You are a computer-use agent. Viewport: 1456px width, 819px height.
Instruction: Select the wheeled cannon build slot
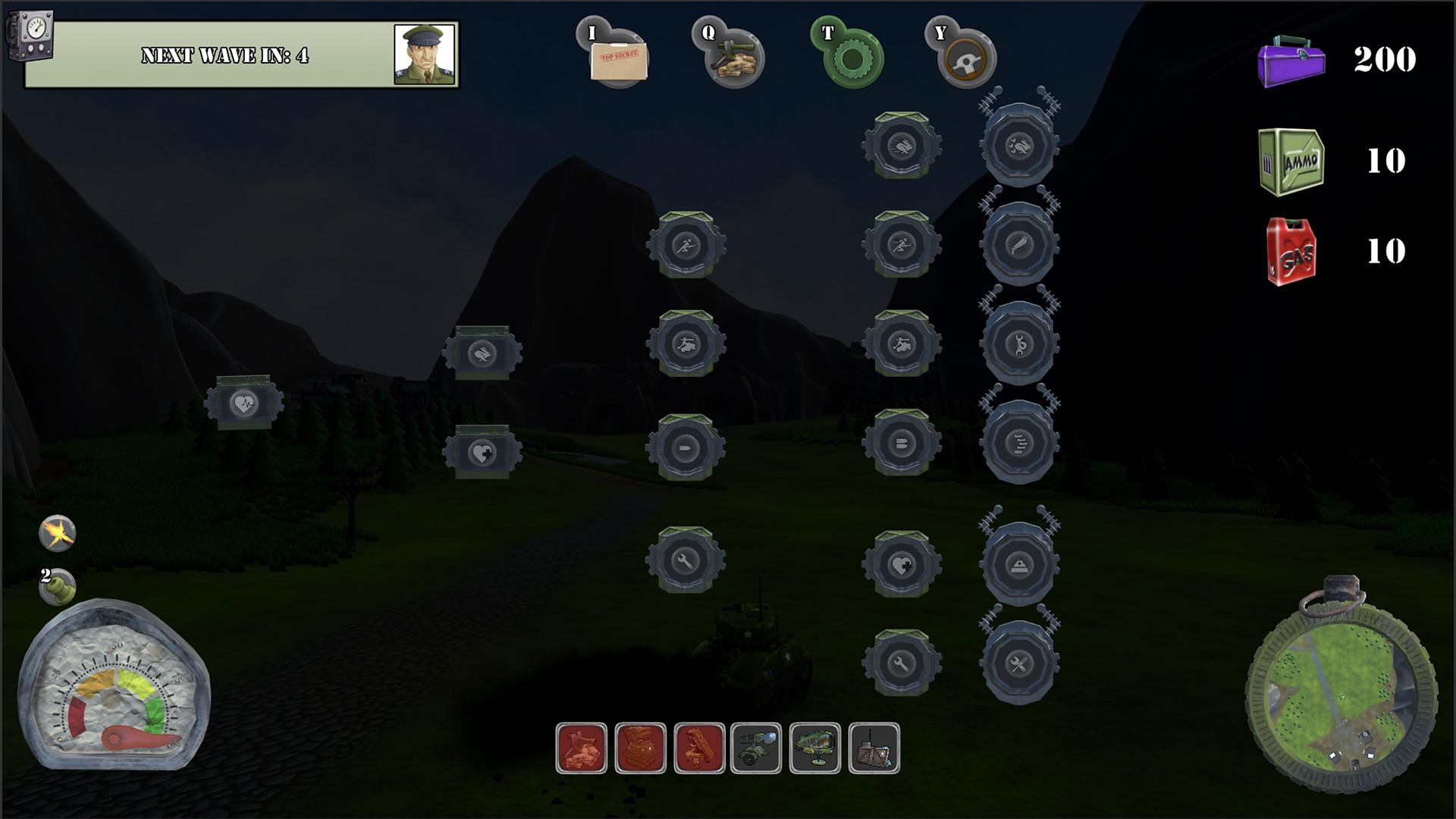pos(756,748)
